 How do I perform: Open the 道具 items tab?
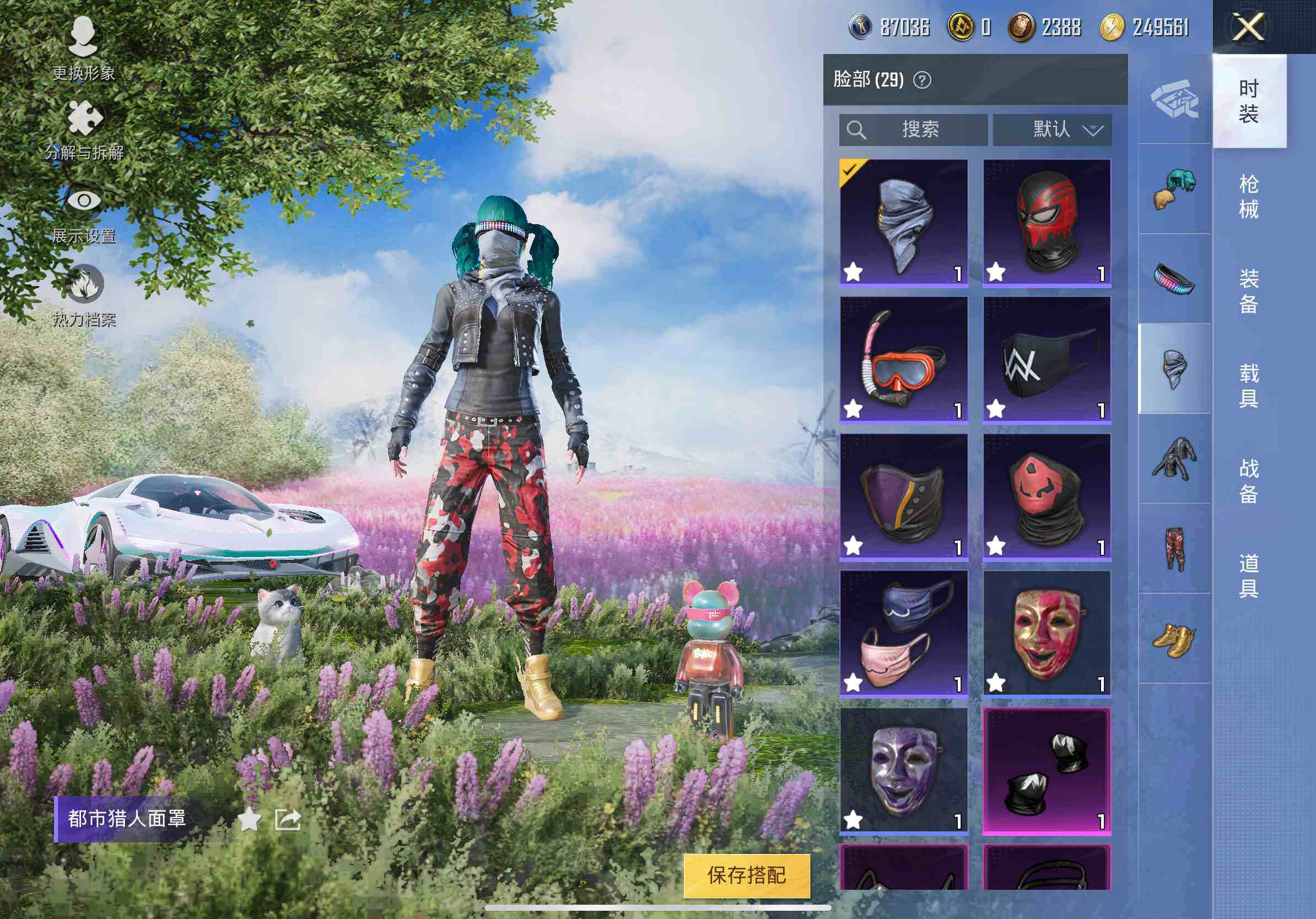1248,576
